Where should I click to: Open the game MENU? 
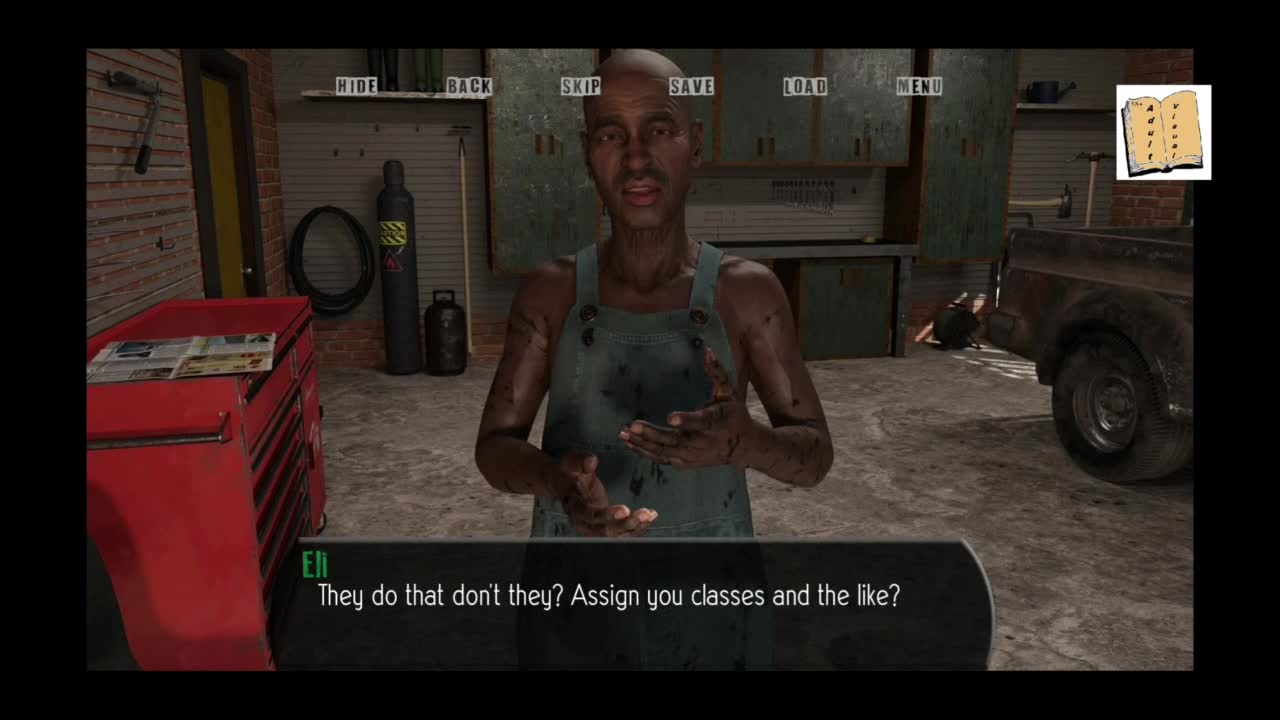coord(919,86)
